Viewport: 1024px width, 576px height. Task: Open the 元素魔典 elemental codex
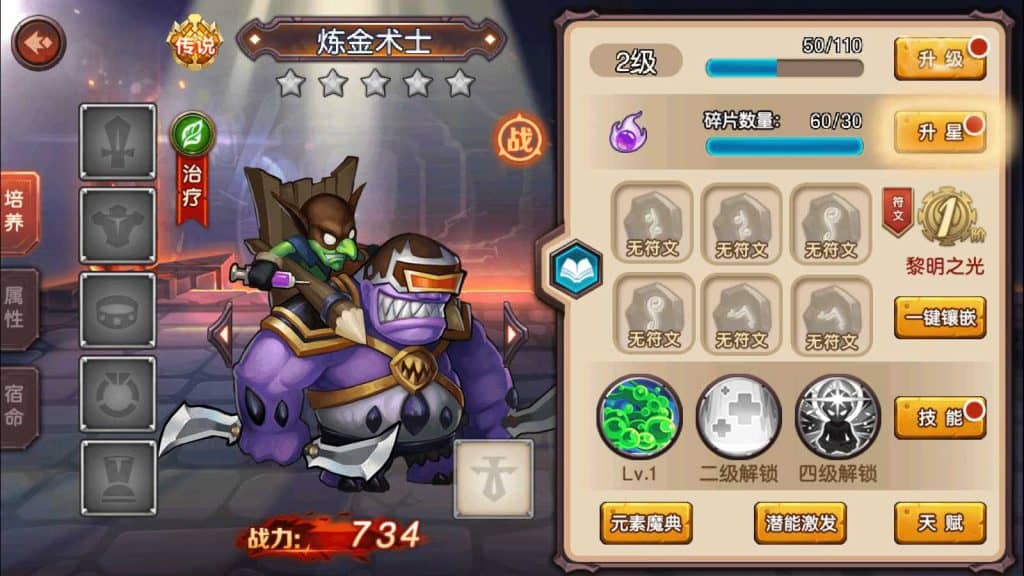tap(646, 523)
